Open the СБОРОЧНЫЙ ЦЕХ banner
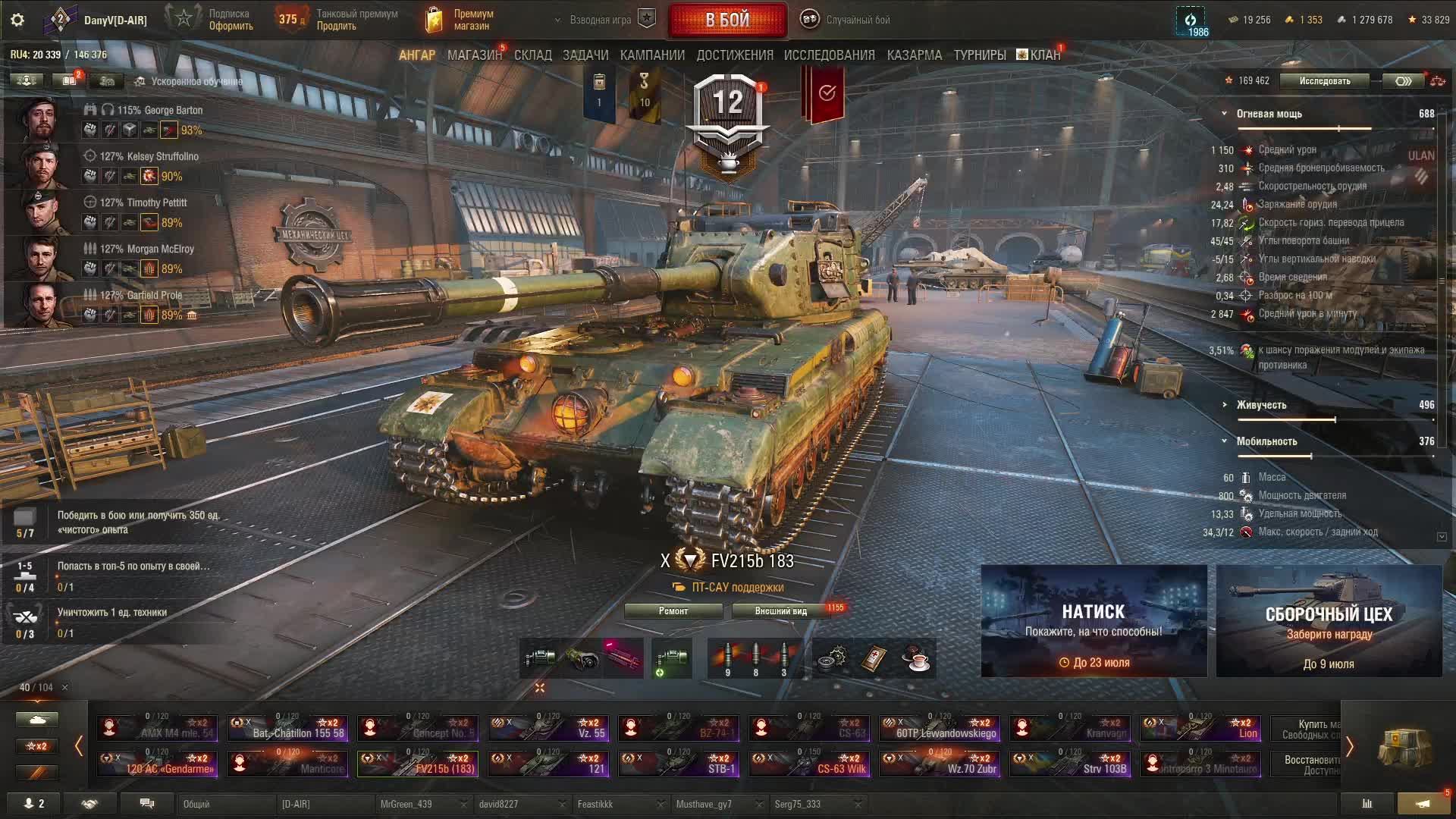This screenshot has height=819, width=1456. (1329, 621)
